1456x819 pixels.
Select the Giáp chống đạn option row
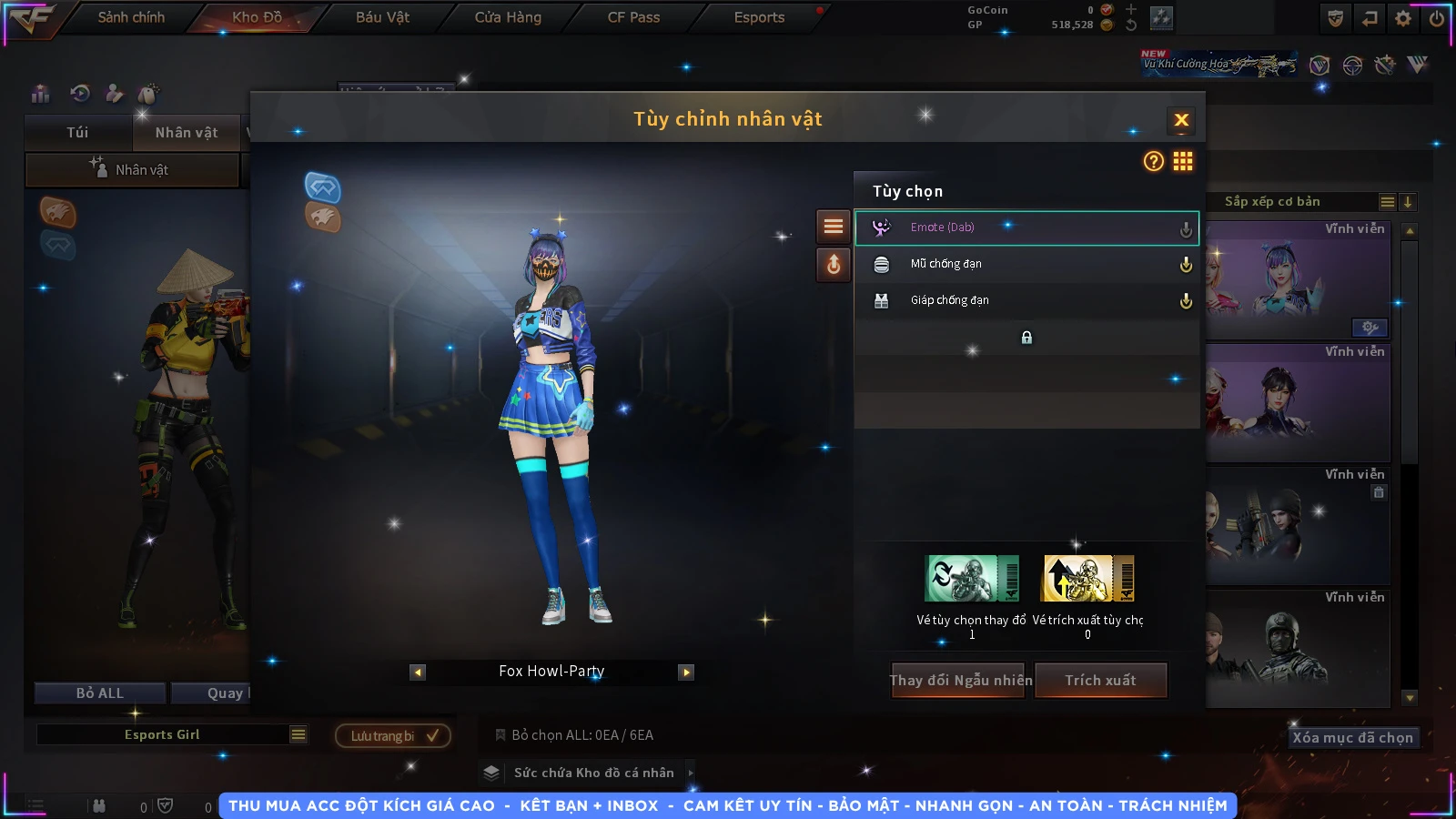pyautogui.click(x=1026, y=300)
